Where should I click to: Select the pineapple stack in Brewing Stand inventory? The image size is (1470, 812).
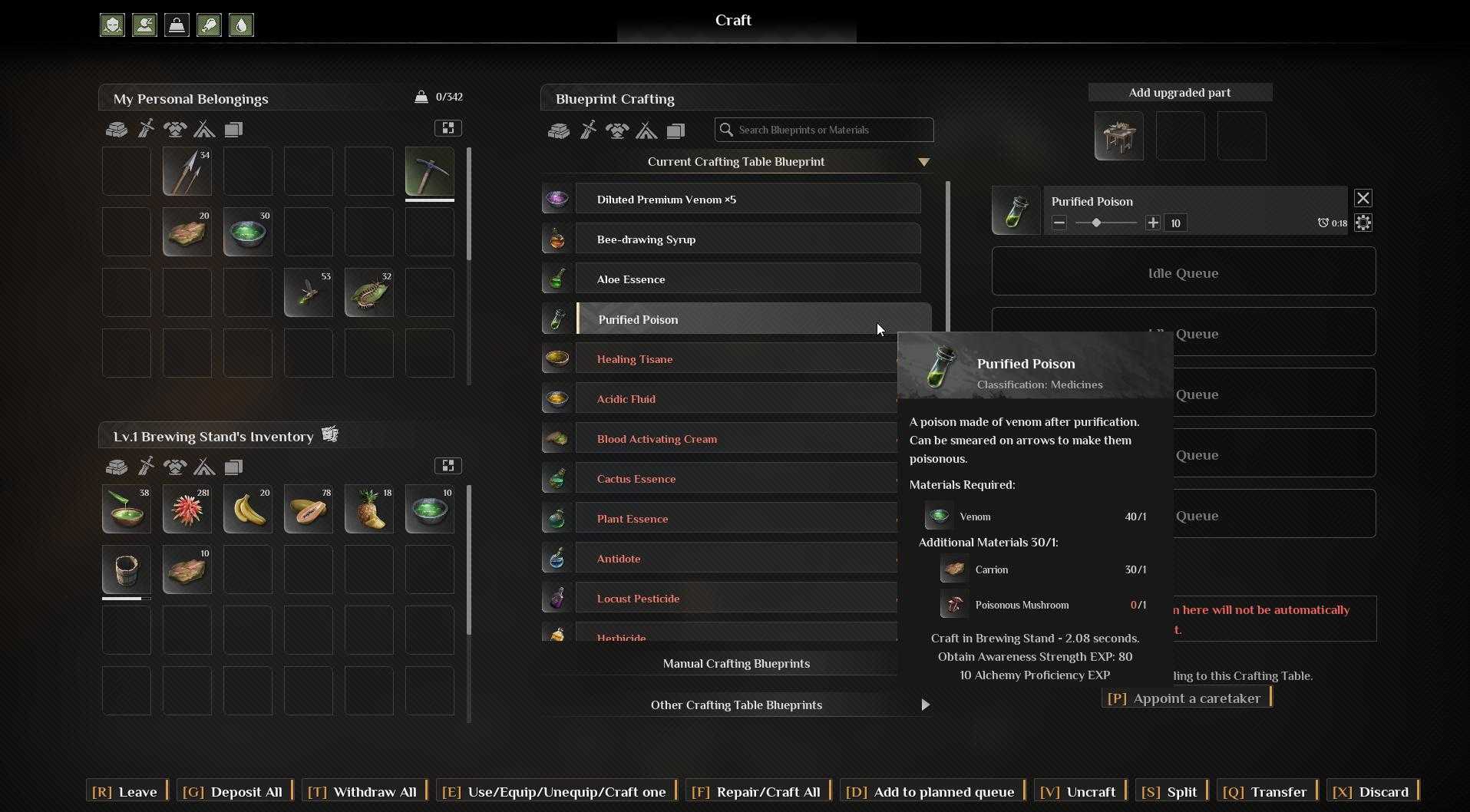(x=369, y=509)
